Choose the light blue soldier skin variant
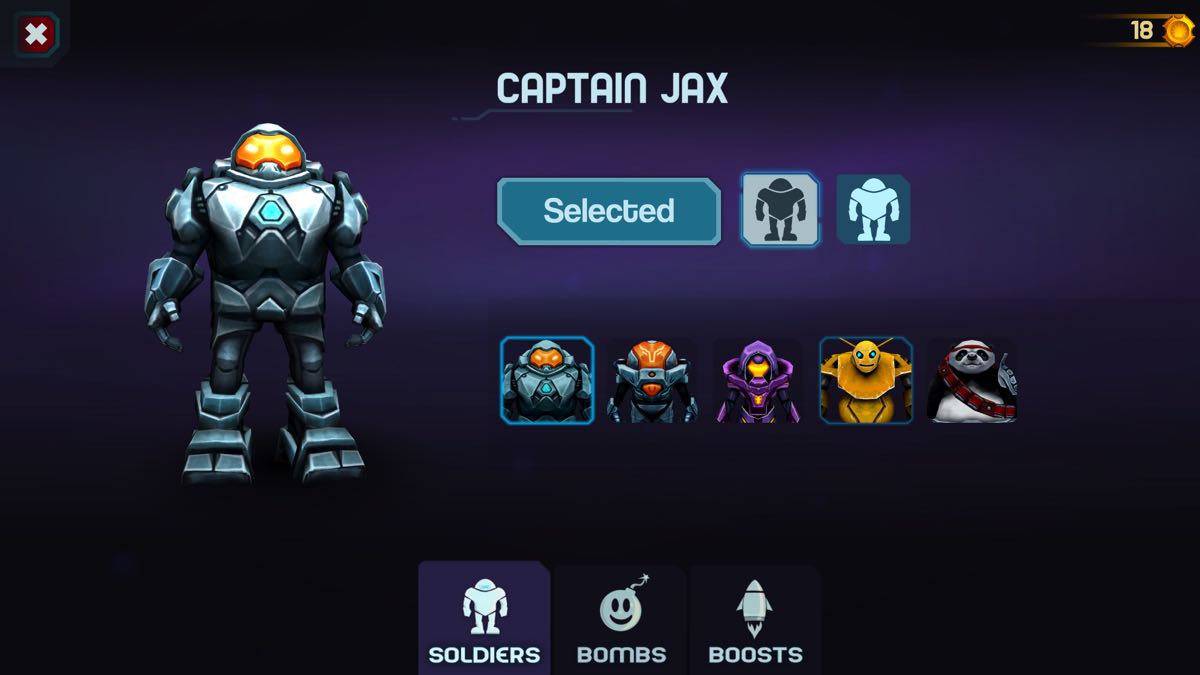This screenshot has width=1200, height=675. 873,210
